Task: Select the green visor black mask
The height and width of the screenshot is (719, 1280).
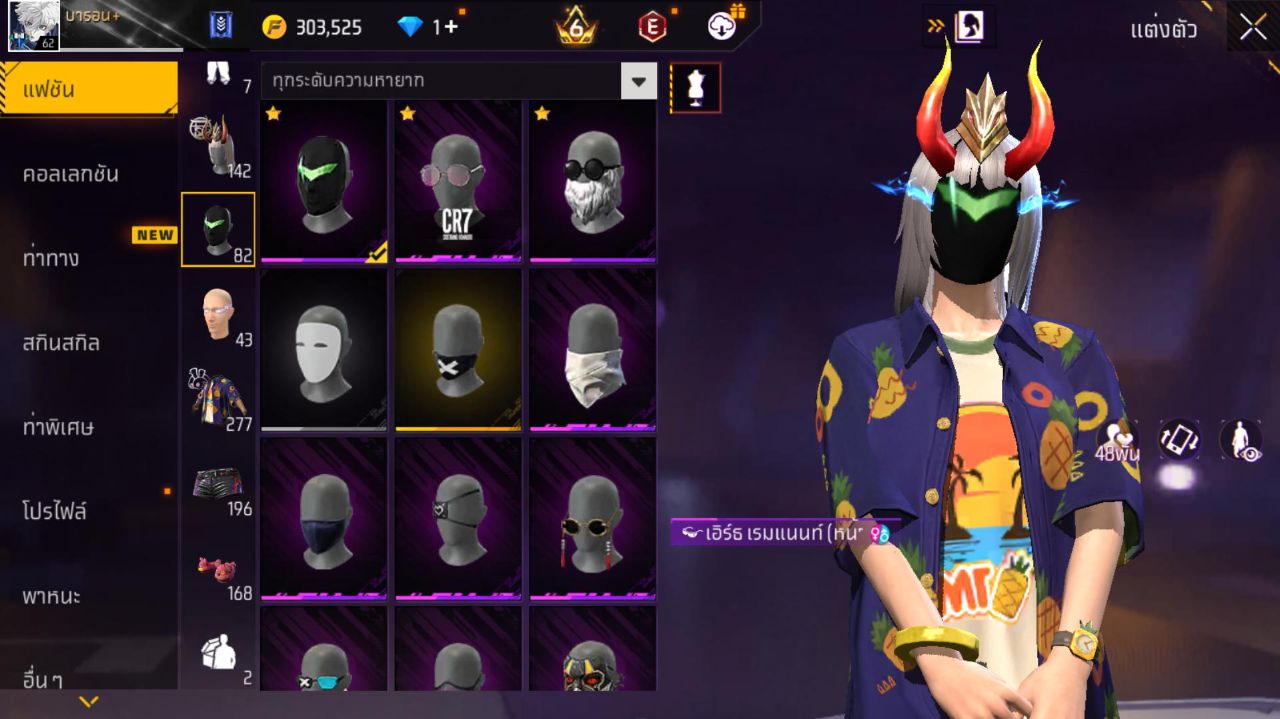Action: (x=324, y=181)
